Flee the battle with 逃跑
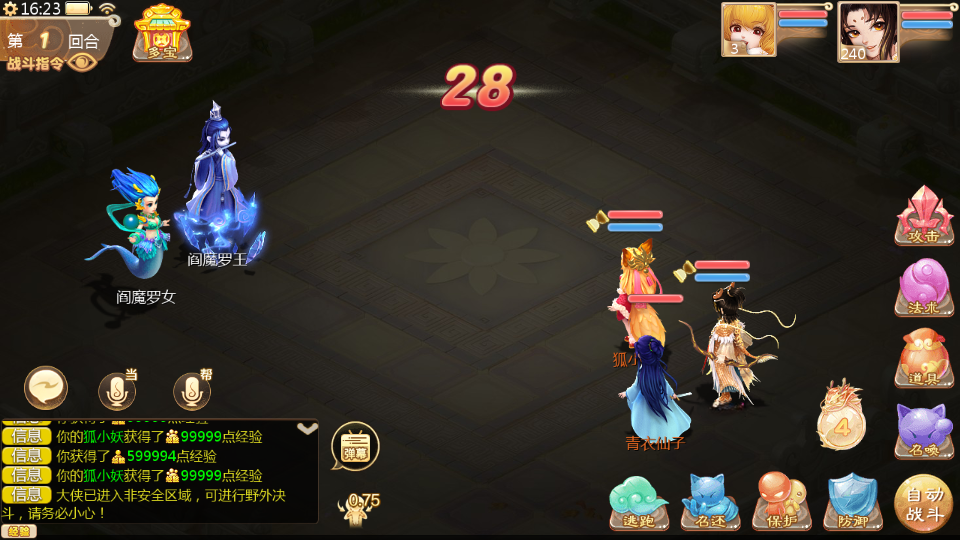Image resolution: width=960 pixels, height=540 pixels. pyautogui.click(x=639, y=501)
